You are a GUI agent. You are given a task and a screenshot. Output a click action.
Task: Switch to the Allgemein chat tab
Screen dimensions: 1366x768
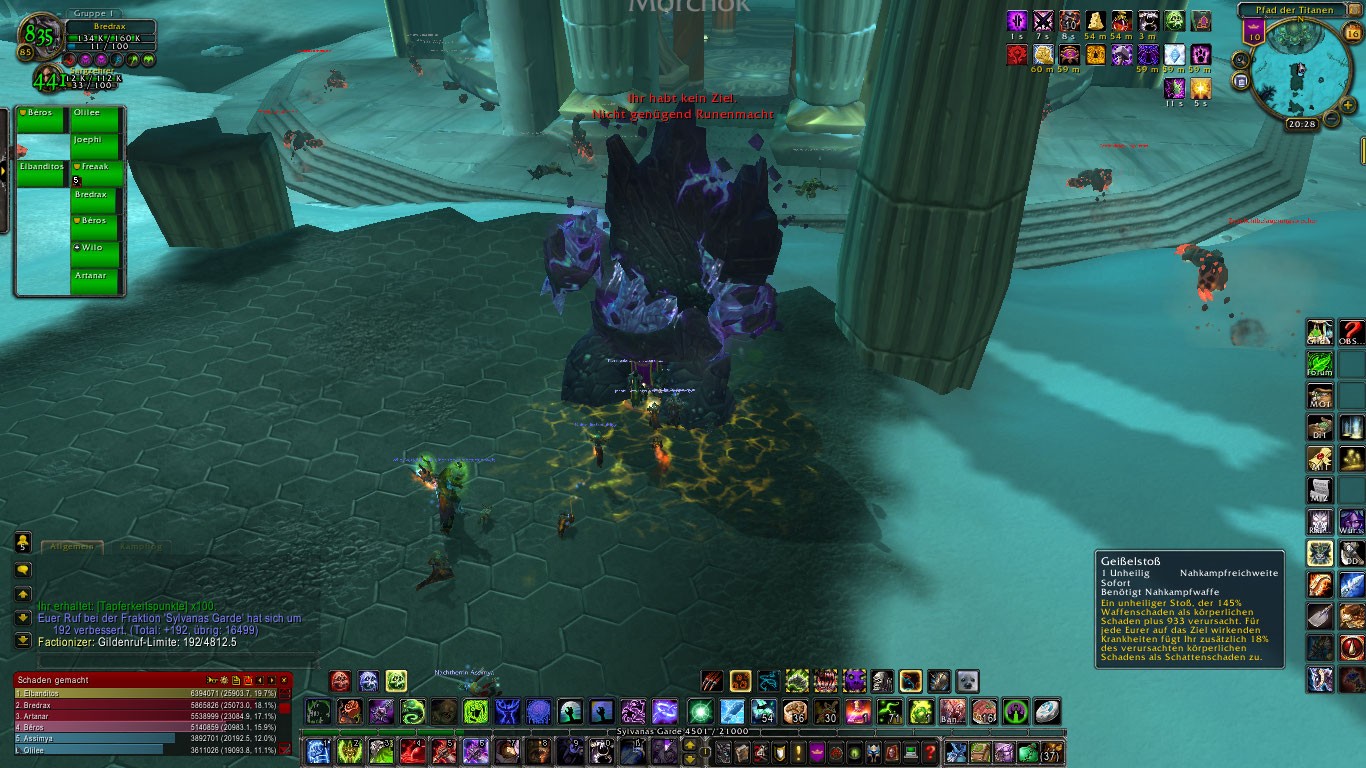71,546
